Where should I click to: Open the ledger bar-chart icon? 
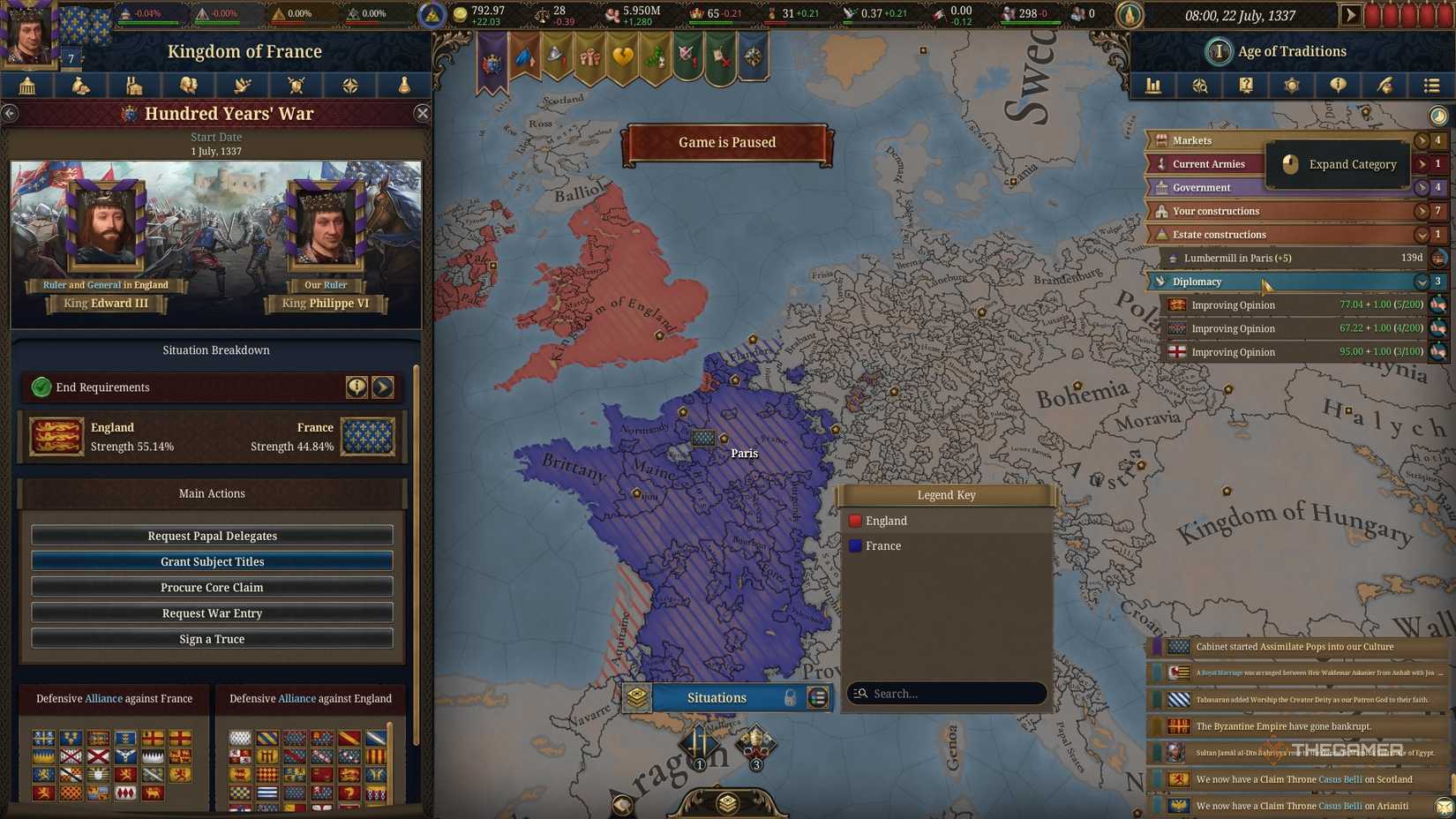[x=1153, y=86]
